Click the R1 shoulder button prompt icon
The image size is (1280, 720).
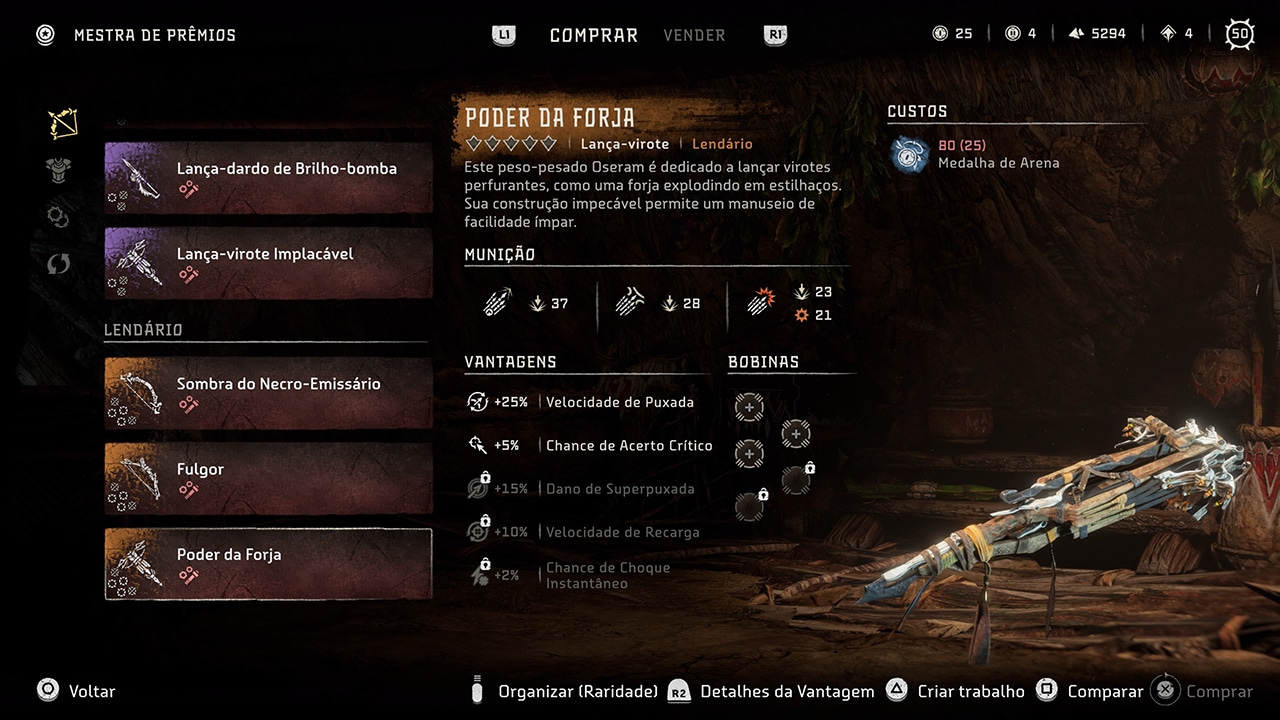click(773, 34)
